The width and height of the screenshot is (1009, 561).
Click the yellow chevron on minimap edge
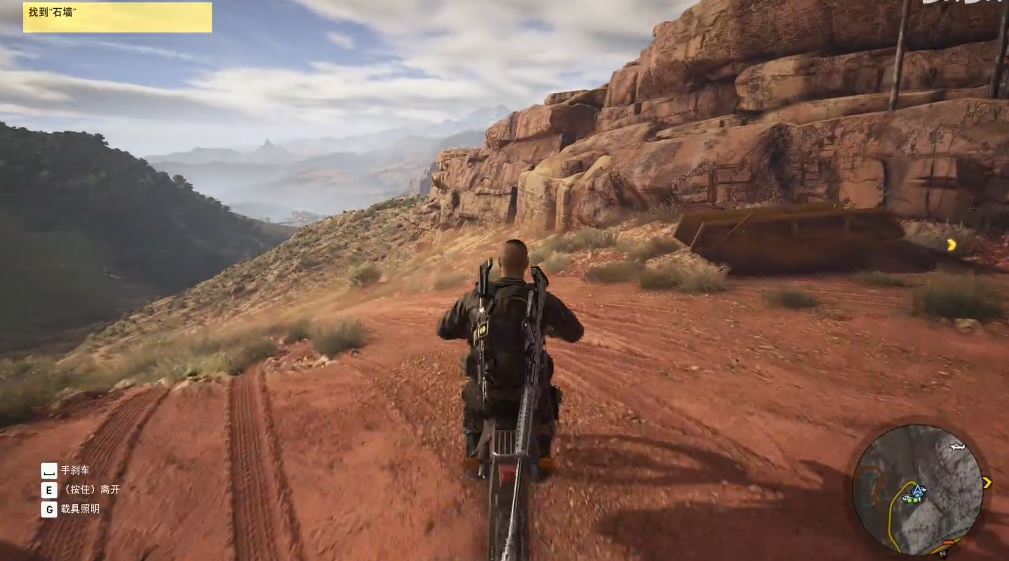pyautogui.click(x=987, y=483)
